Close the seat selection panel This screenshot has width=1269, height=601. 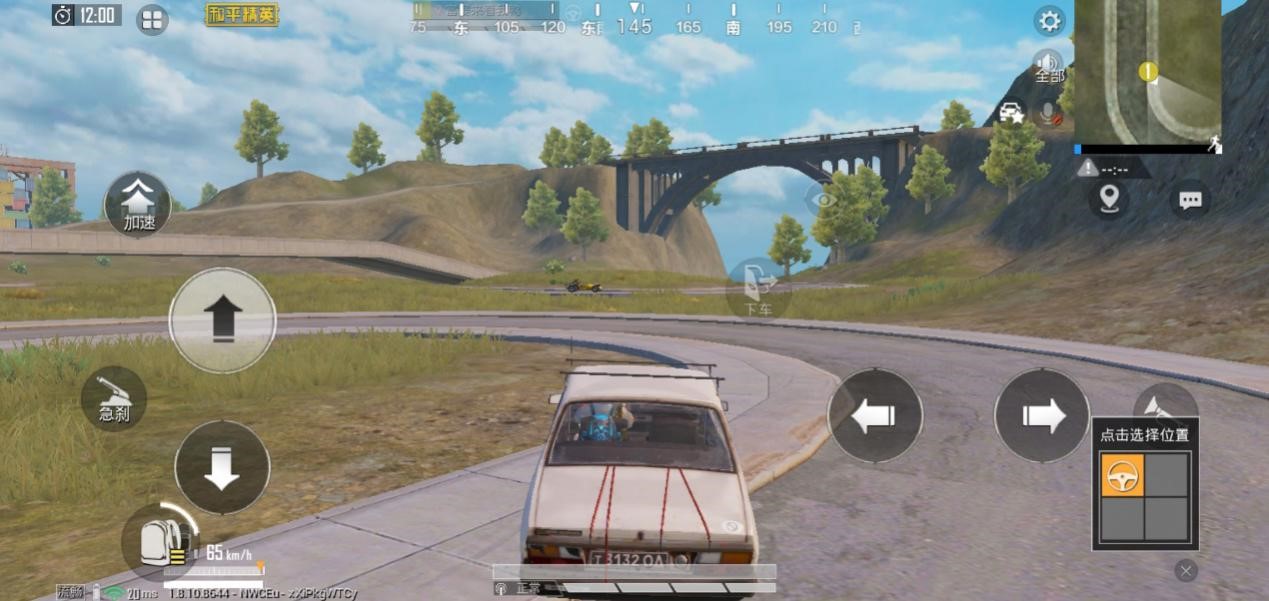(1186, 570)
